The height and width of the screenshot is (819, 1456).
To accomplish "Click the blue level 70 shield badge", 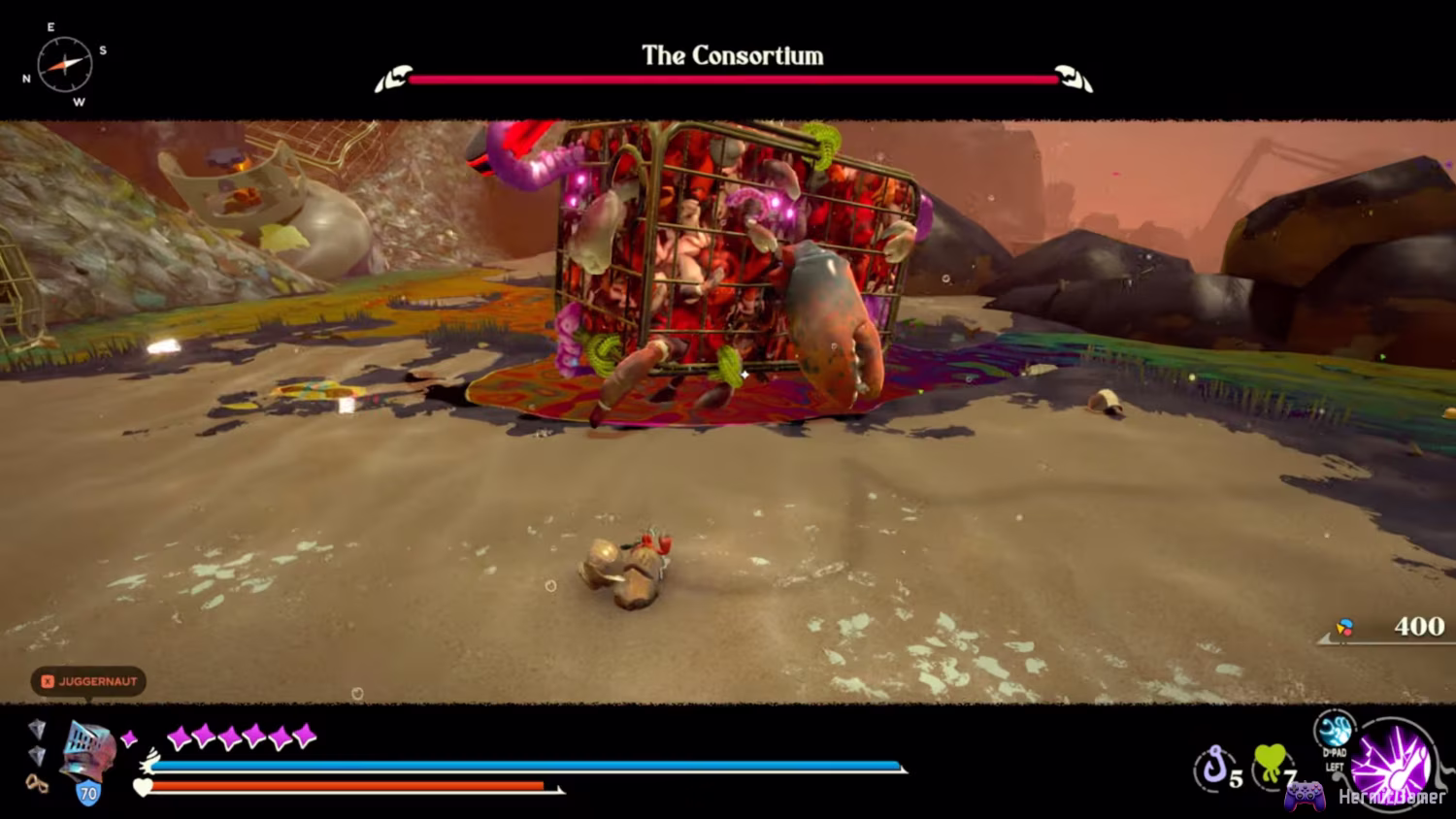I will [89, 793].
